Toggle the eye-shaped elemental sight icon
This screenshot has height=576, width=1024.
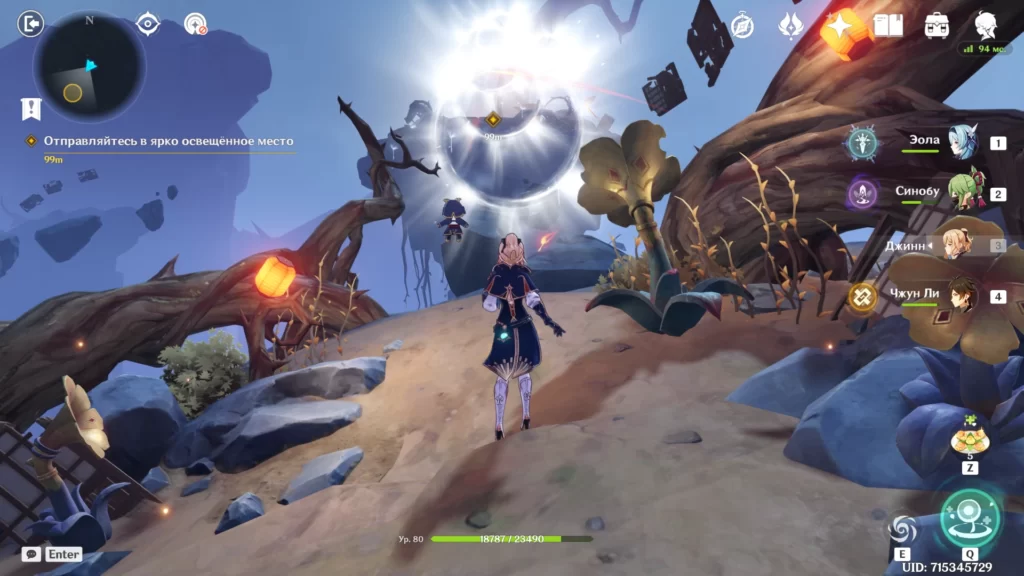pos(148,23)
